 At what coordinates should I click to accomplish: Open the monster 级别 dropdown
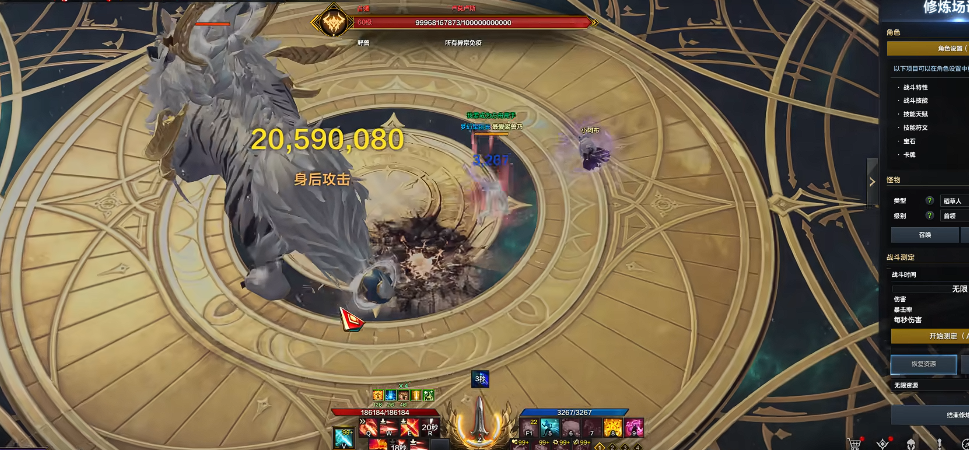click(954, 215)
